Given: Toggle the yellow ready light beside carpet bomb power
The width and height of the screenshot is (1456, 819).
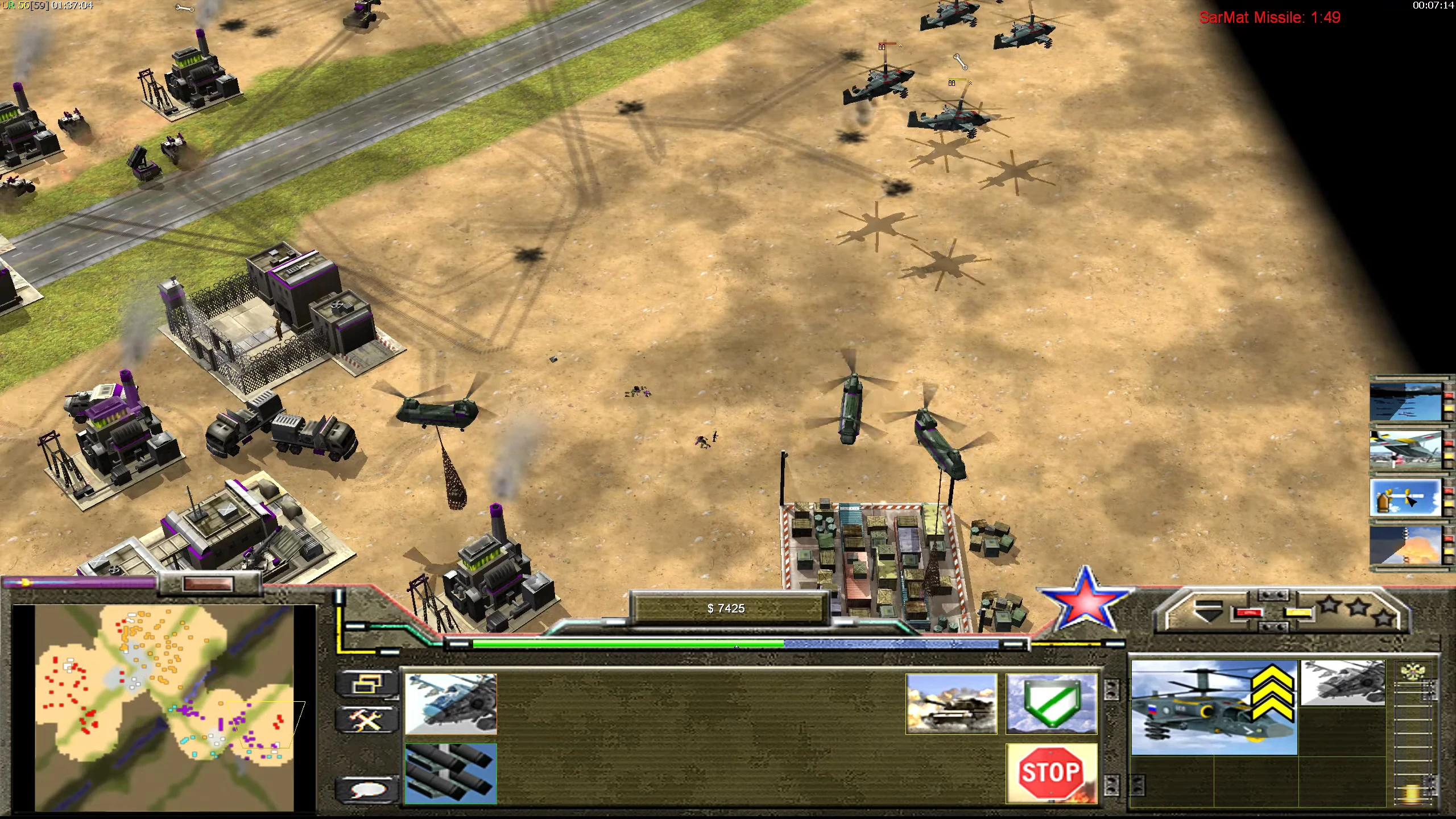Looking at the screenshot, I should click(x=1448, y=408).
